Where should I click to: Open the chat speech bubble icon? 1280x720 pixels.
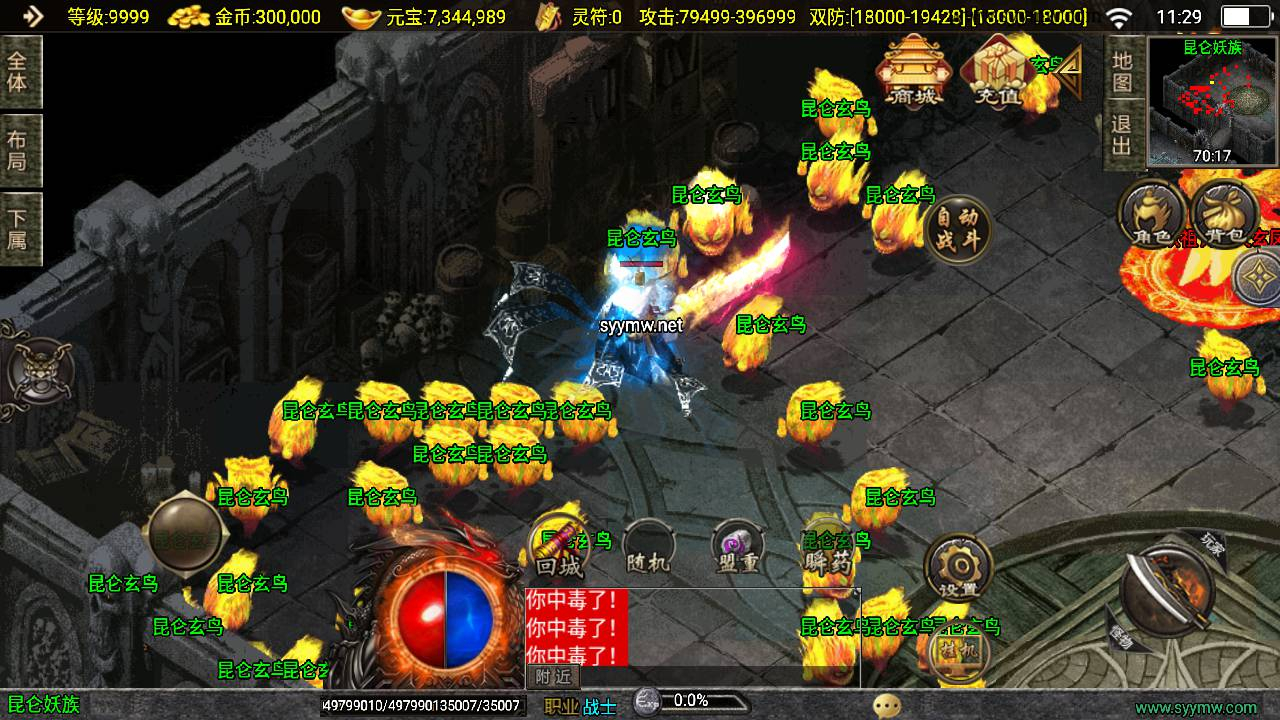click(886, 706)
